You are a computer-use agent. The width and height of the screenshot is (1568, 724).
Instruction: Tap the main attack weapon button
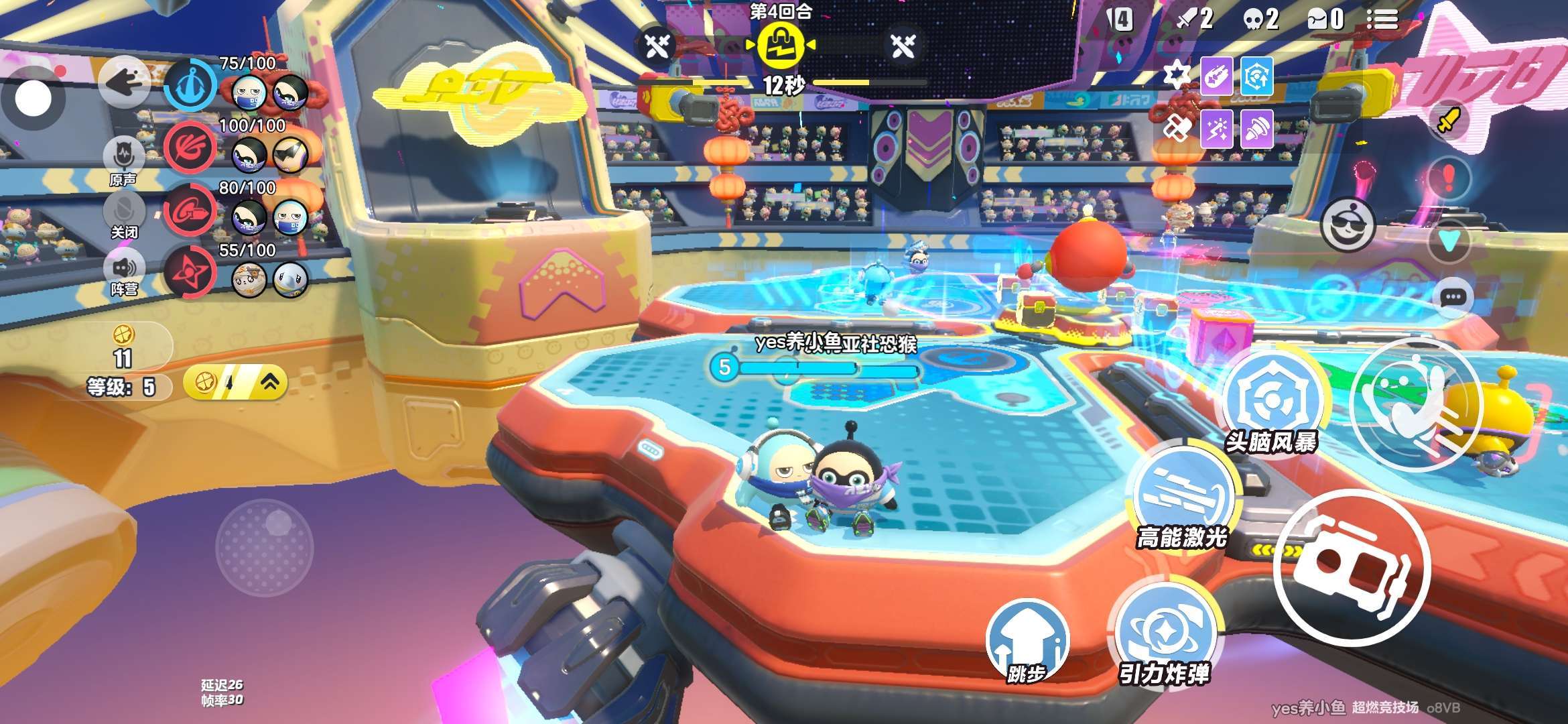1352,567
